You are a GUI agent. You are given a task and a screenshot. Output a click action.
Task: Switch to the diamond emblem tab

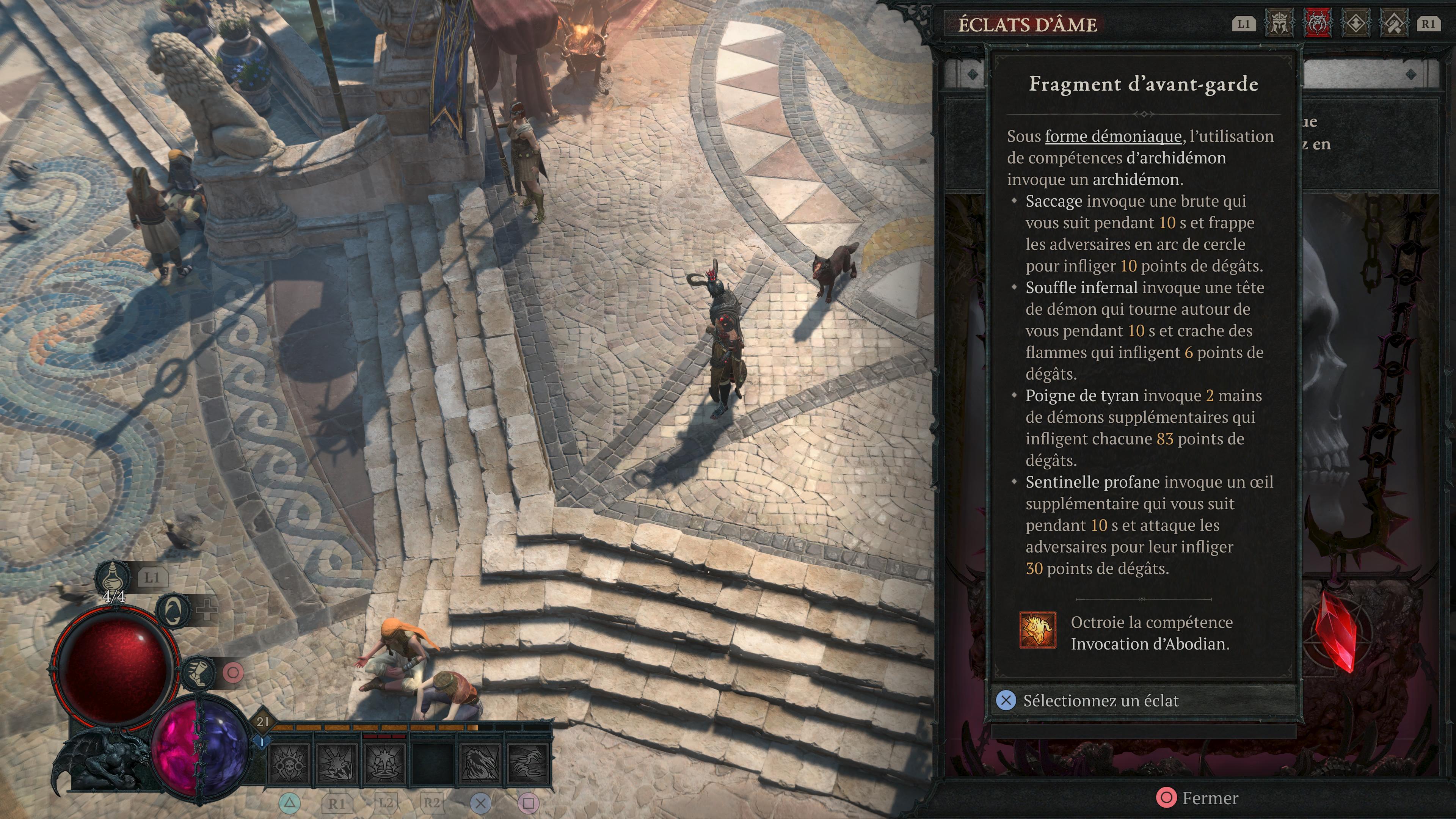1356,24
